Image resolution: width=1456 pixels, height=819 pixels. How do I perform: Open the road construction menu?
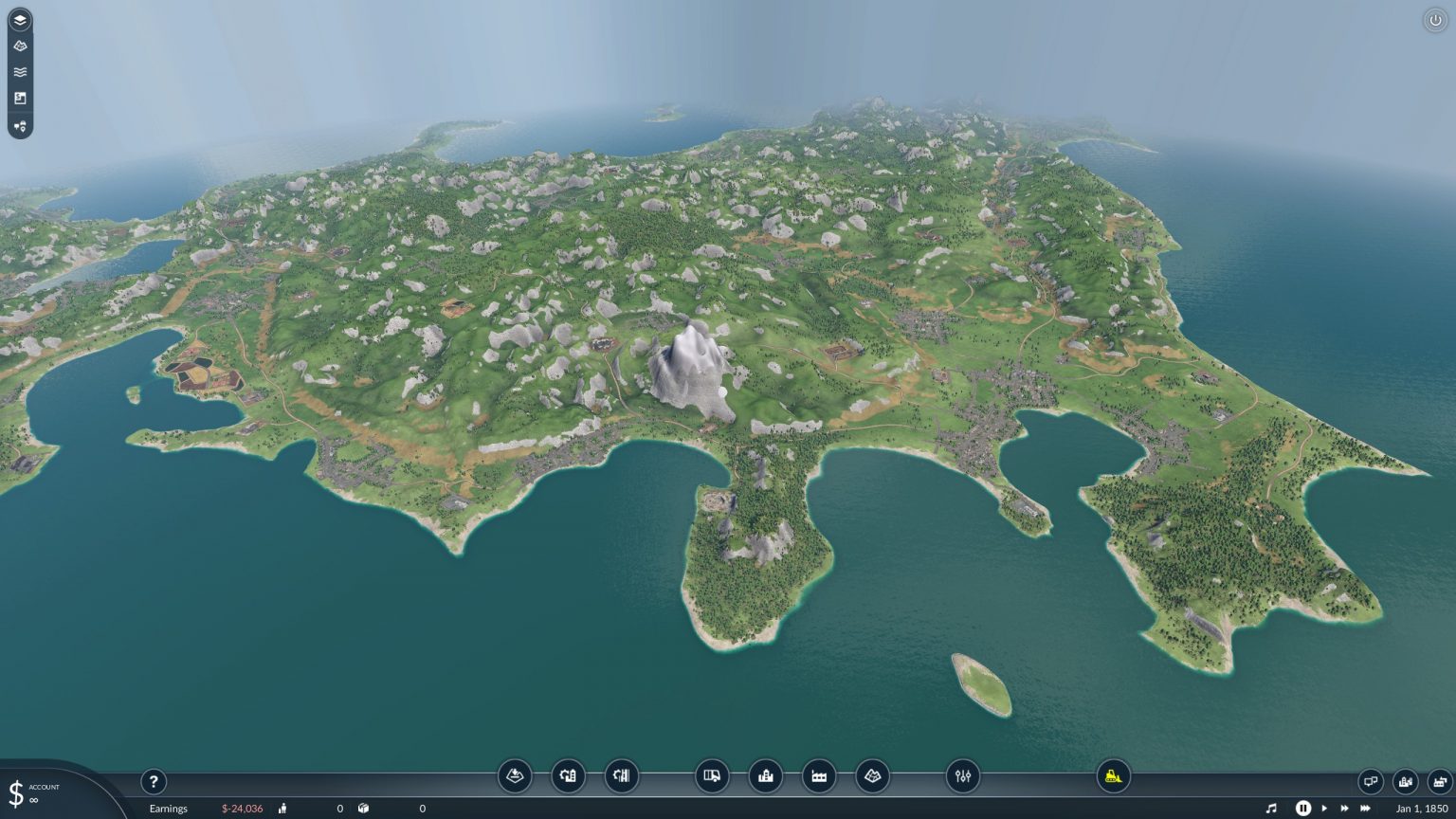(x=568, y=776)
